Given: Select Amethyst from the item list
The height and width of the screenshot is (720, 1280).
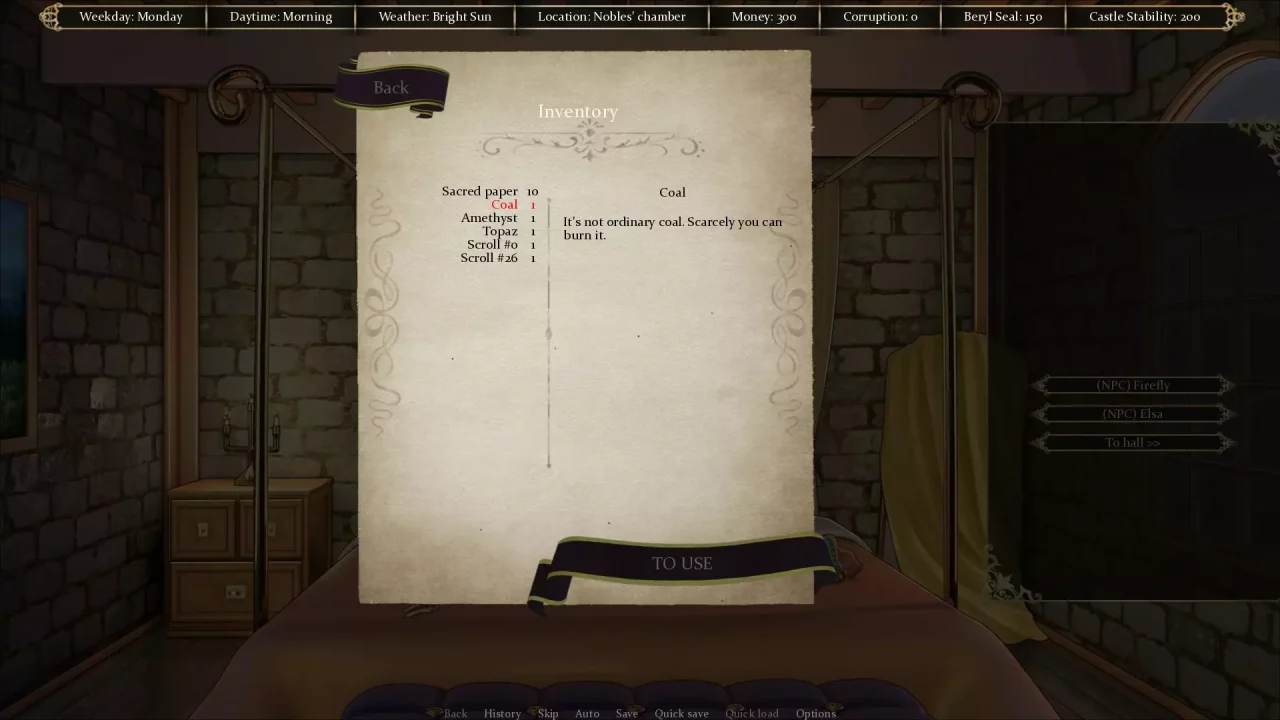Looking at the screenshot, I should point(489,217).
